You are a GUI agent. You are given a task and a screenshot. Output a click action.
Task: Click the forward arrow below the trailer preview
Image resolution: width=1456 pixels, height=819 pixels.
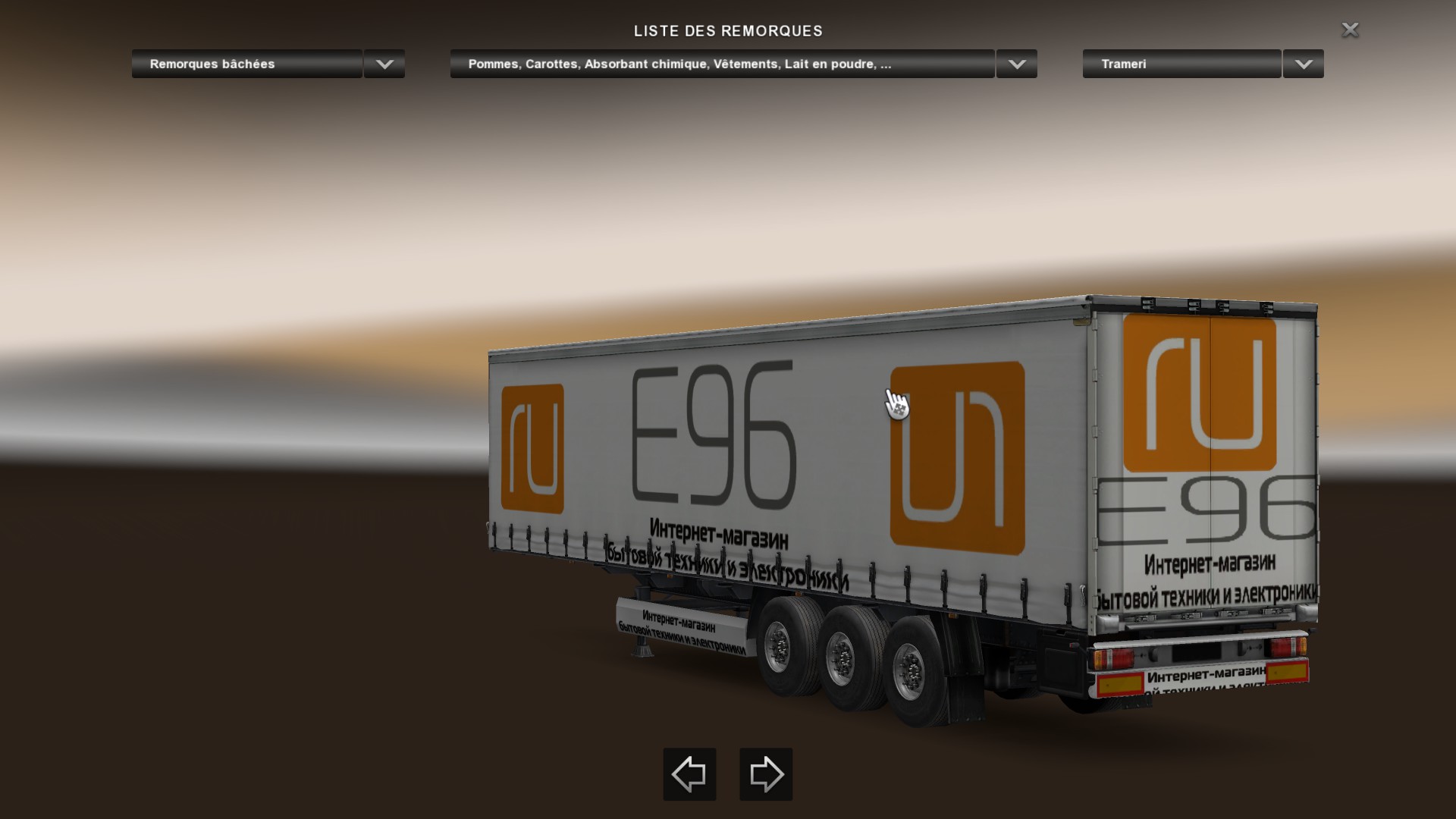tap(765, 774)
